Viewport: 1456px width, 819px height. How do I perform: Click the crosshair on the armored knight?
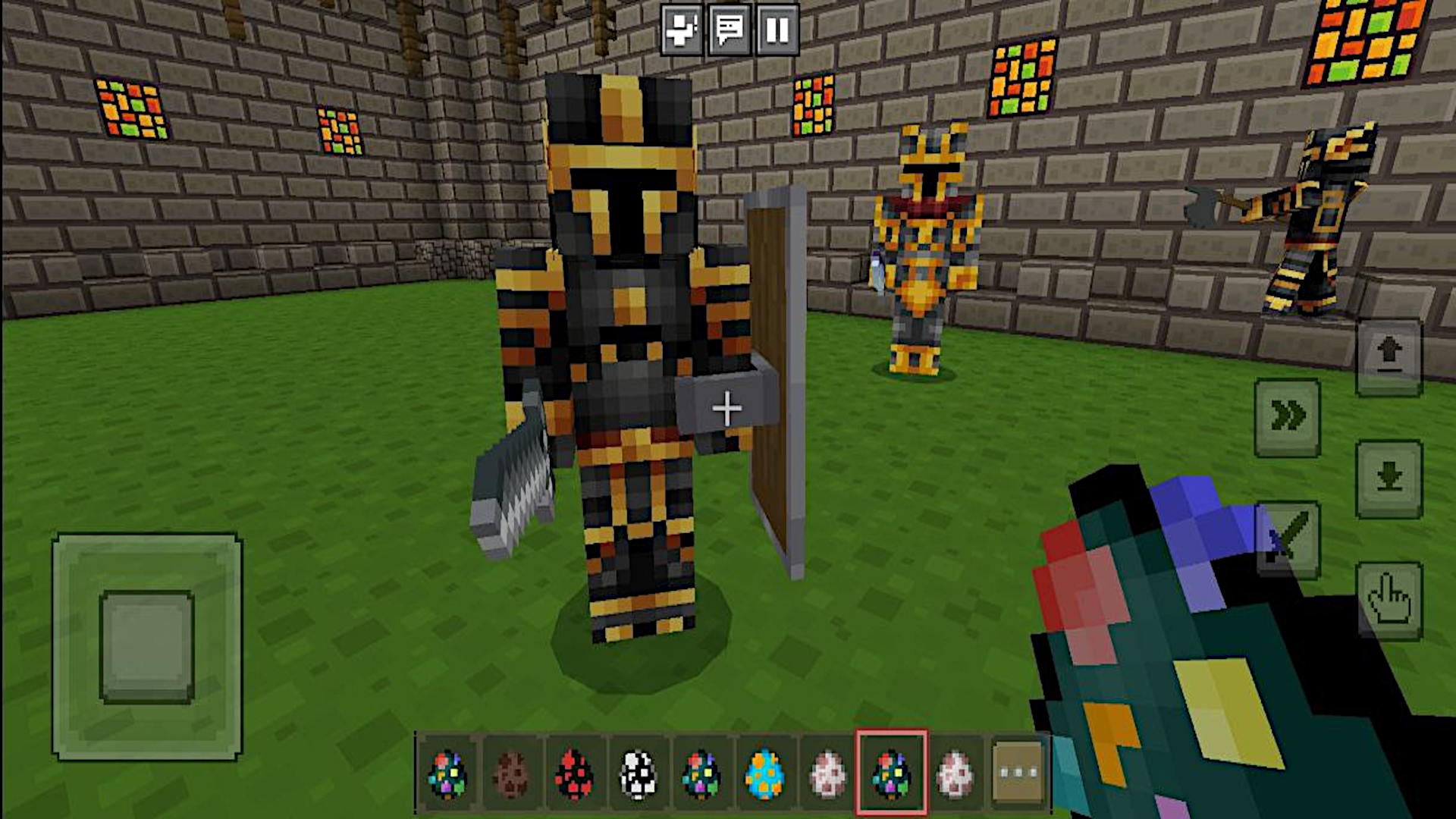coord(728,409)
